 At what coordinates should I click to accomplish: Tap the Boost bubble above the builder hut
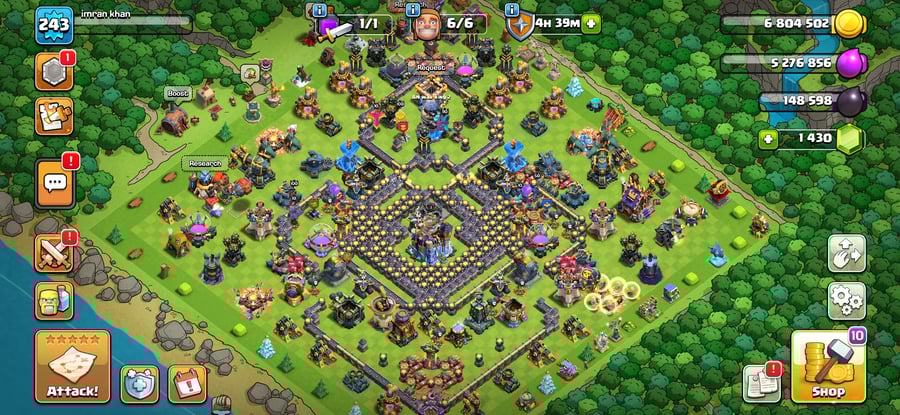pyautogui.click(x=177, y=94)
